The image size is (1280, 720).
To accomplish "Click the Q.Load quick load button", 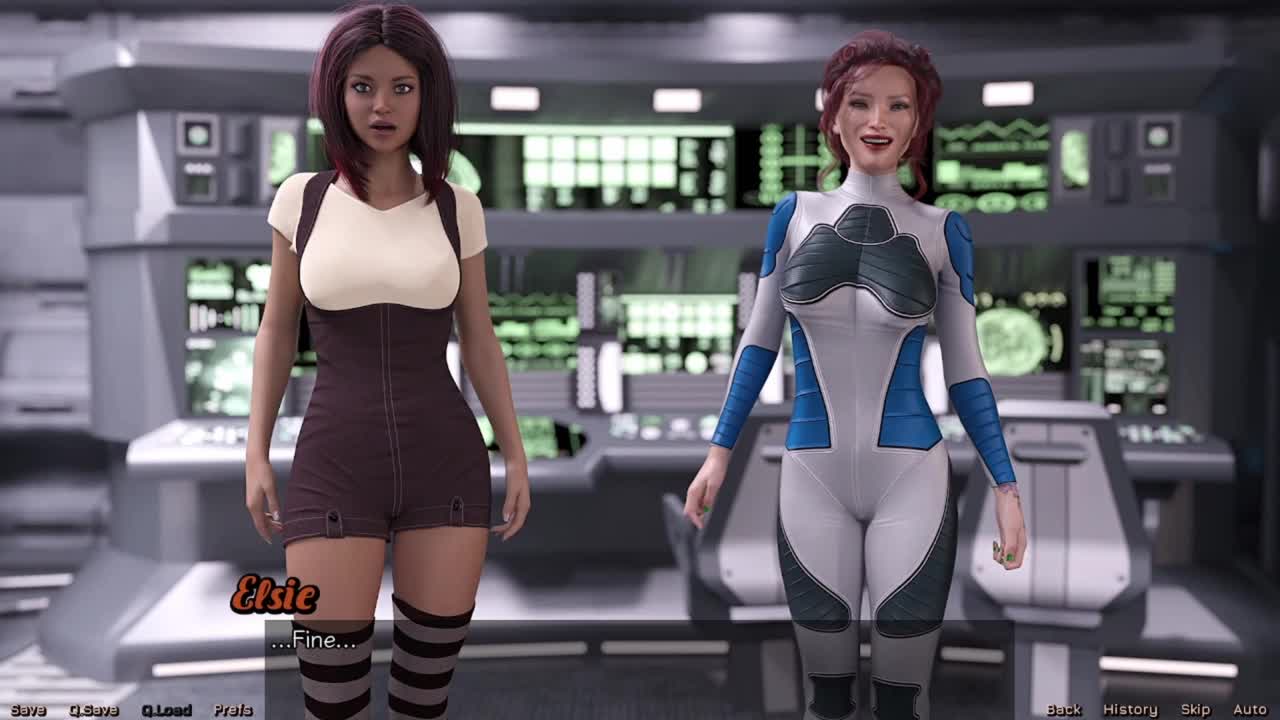I will [166, 710].
